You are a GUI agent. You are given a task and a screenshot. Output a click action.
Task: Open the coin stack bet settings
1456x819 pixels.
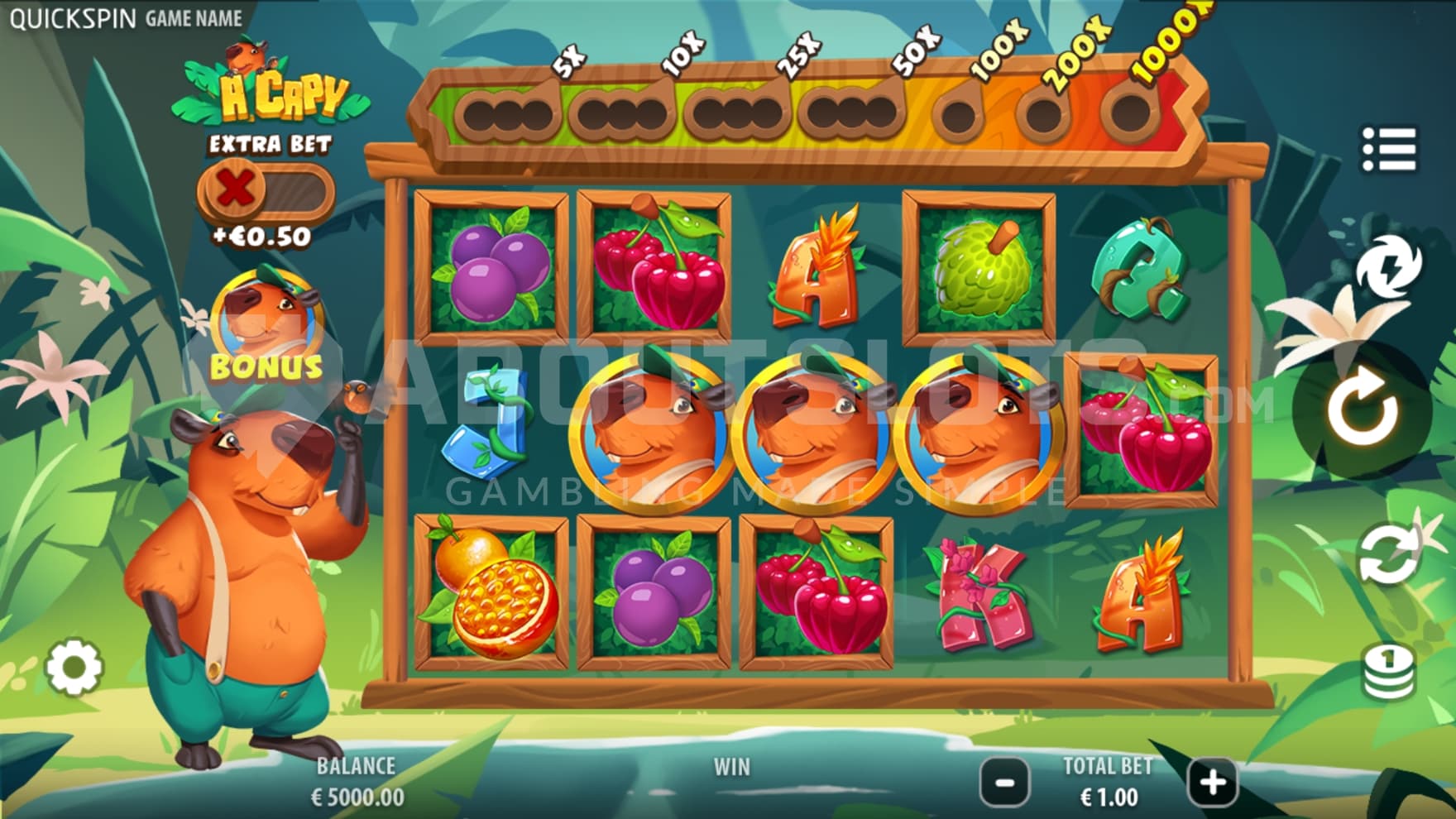coord(1389,671)
